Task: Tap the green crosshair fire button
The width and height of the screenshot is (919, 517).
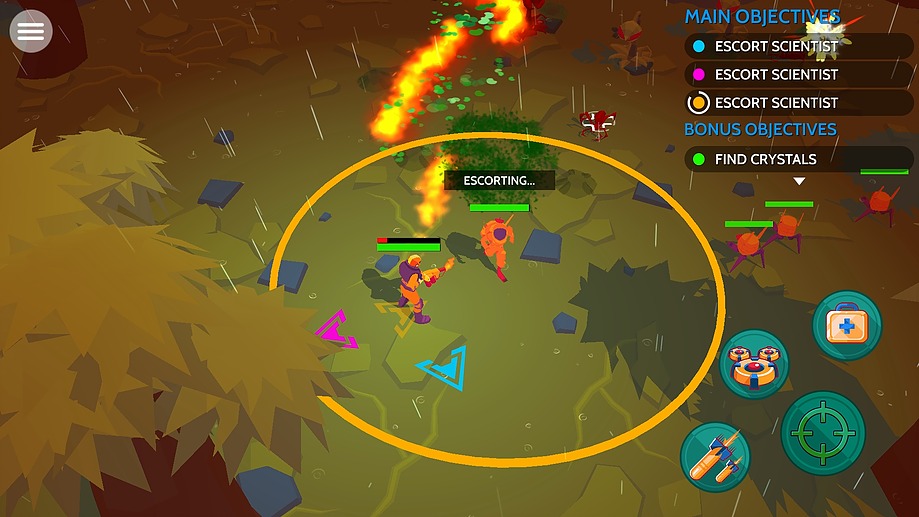Action: coord(823,433)
